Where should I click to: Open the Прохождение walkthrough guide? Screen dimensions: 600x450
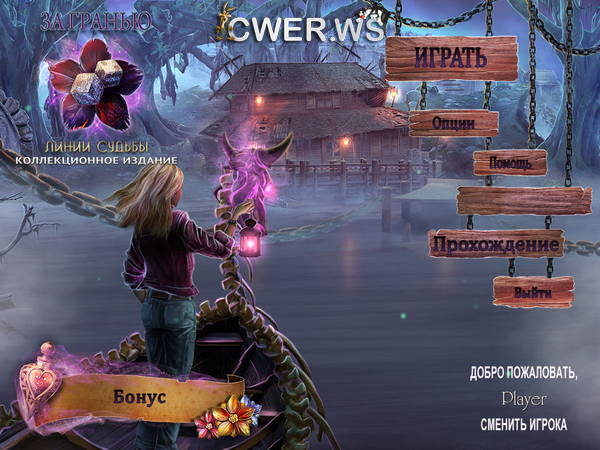495,244
